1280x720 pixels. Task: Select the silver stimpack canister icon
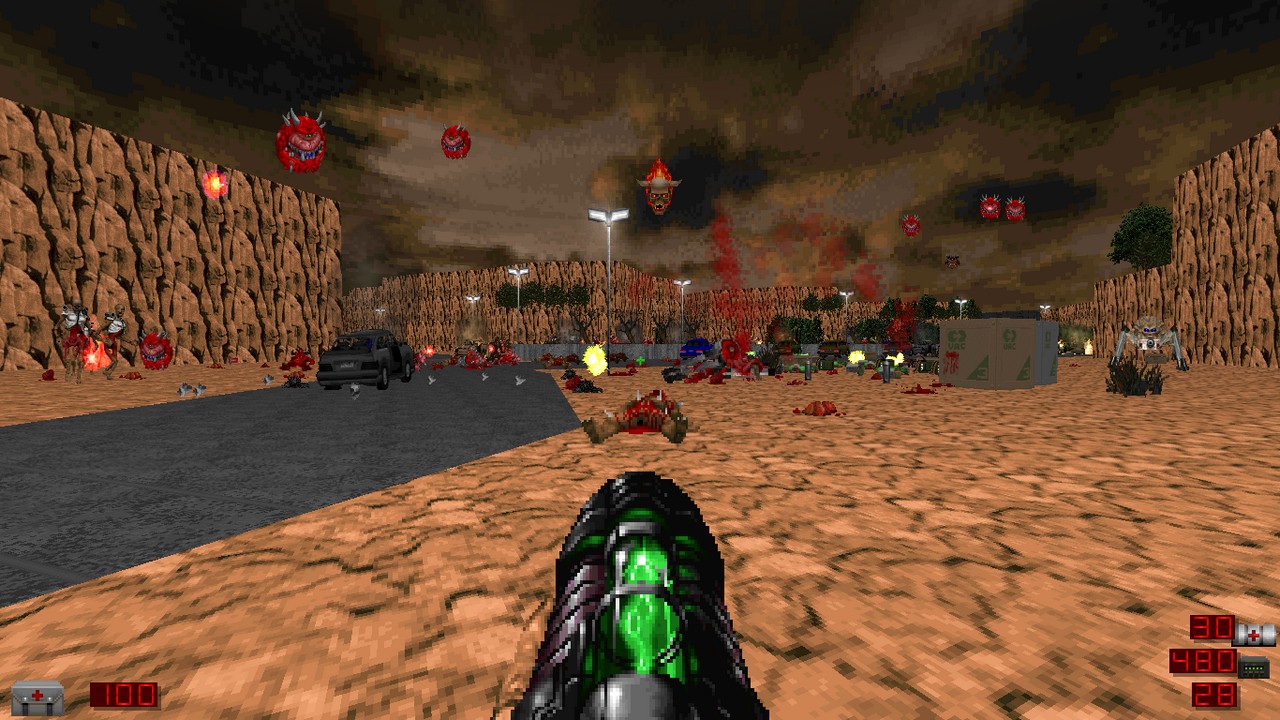(x=1255, y=633)
